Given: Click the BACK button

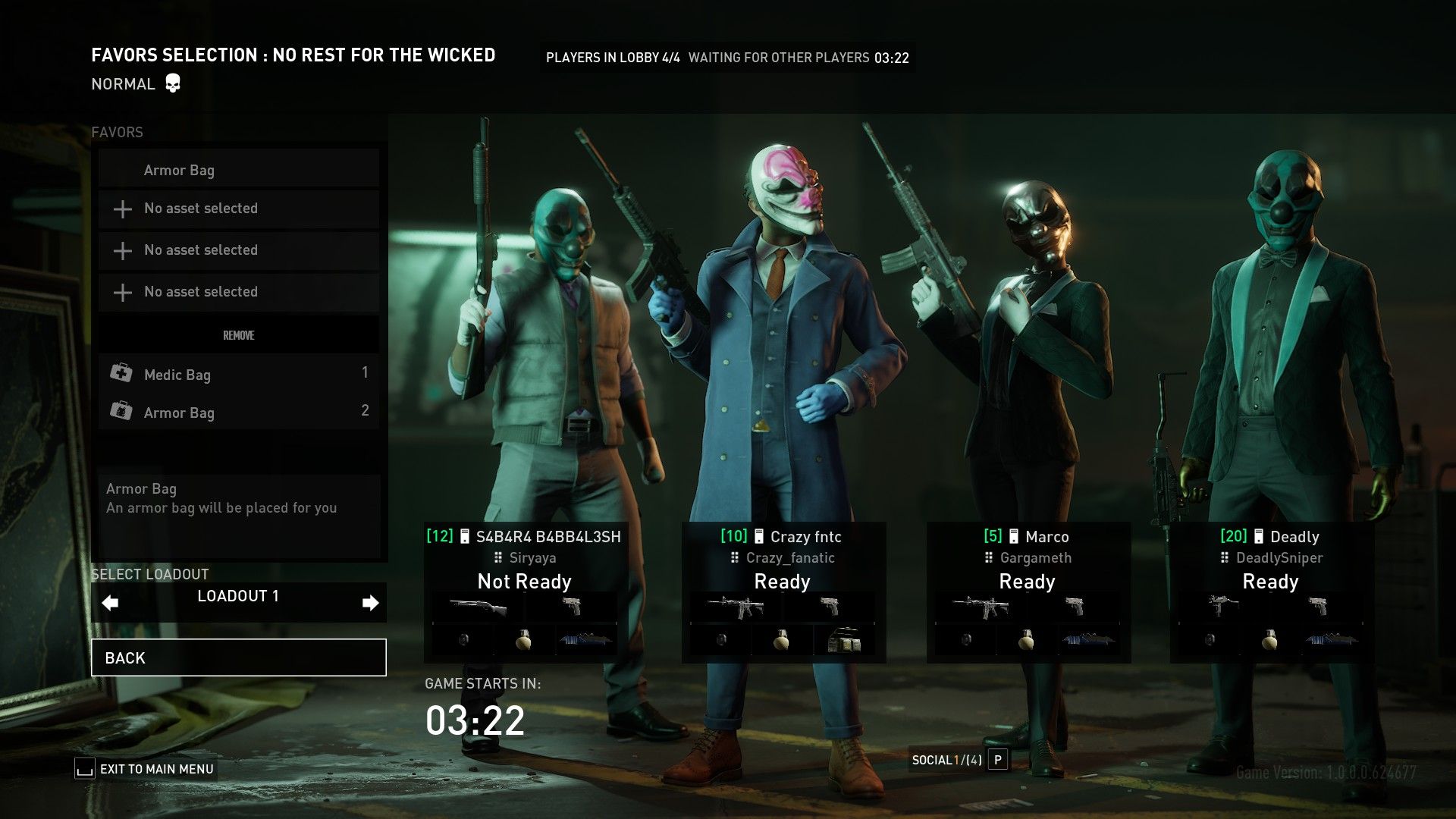Looking at the screenshot, I should pos(238,657).
